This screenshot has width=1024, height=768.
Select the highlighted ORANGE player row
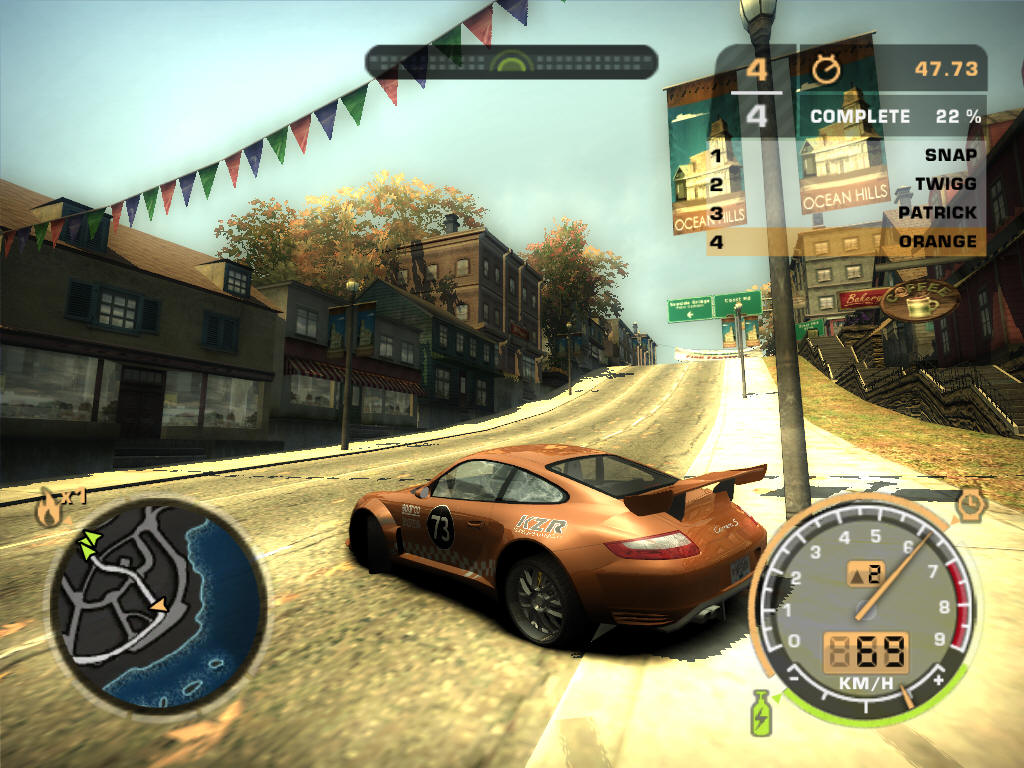pos(845,242)
